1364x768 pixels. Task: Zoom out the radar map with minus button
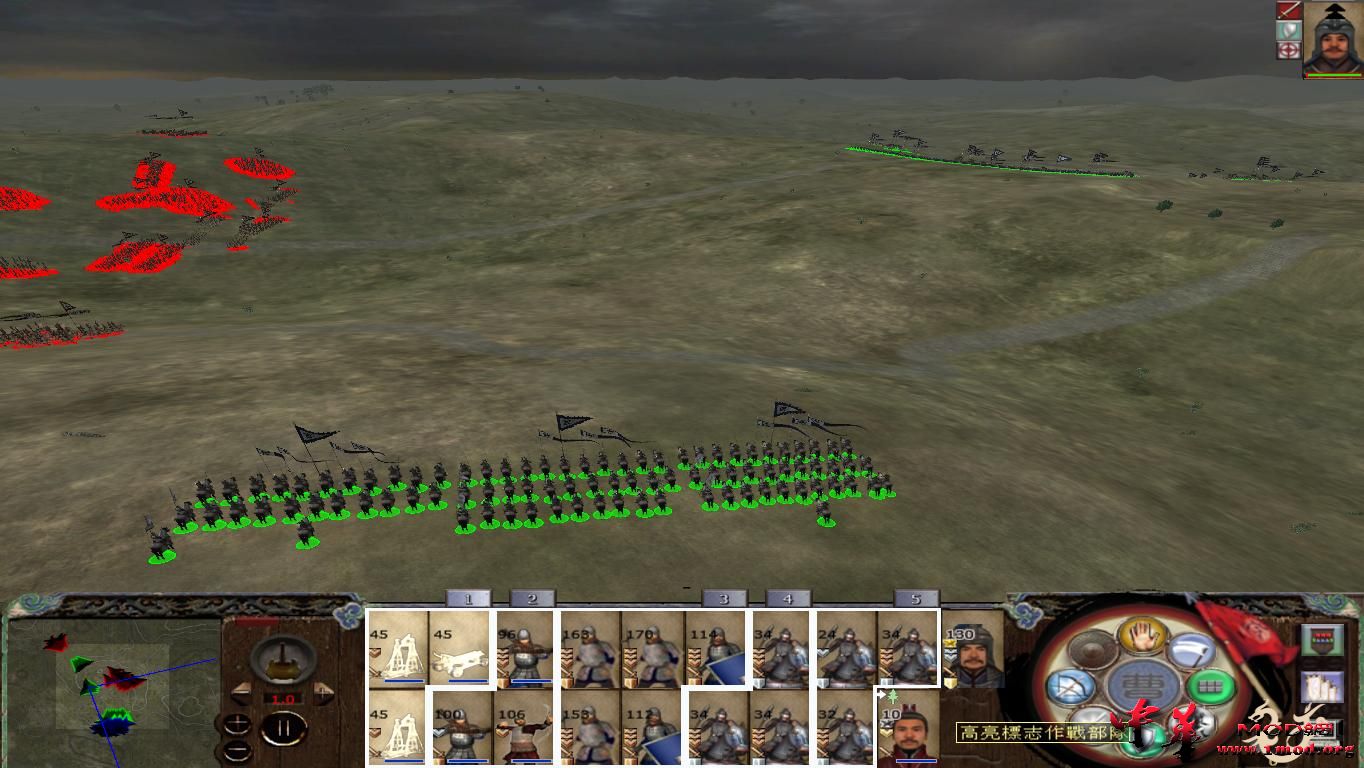tap(238, 745)
